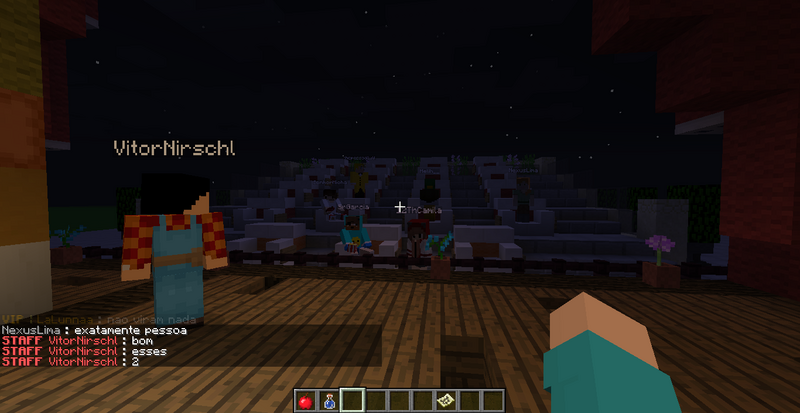Select the red apple hotbar slot

click(x=306, y=401)
